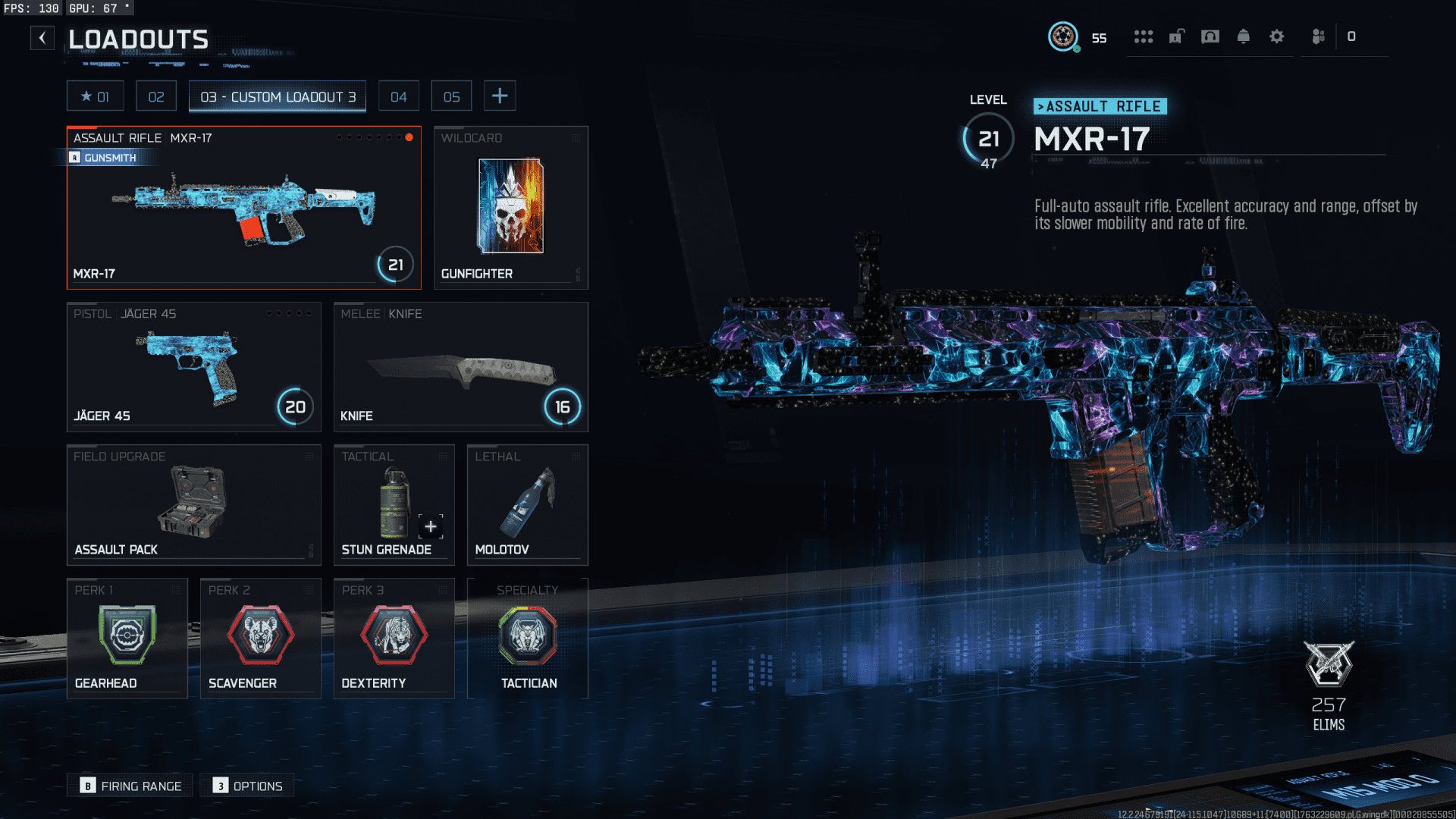Open the settings gear icon
This screenshot has height=819, width=1456.
pyautogui.click(x=1277, y=36)
